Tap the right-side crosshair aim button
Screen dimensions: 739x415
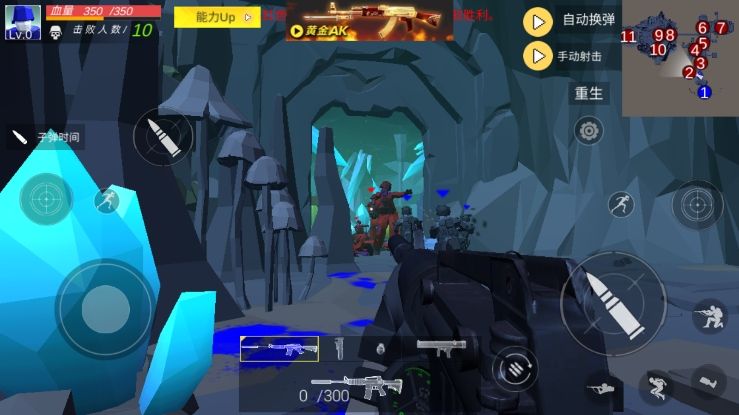[696, 205]
